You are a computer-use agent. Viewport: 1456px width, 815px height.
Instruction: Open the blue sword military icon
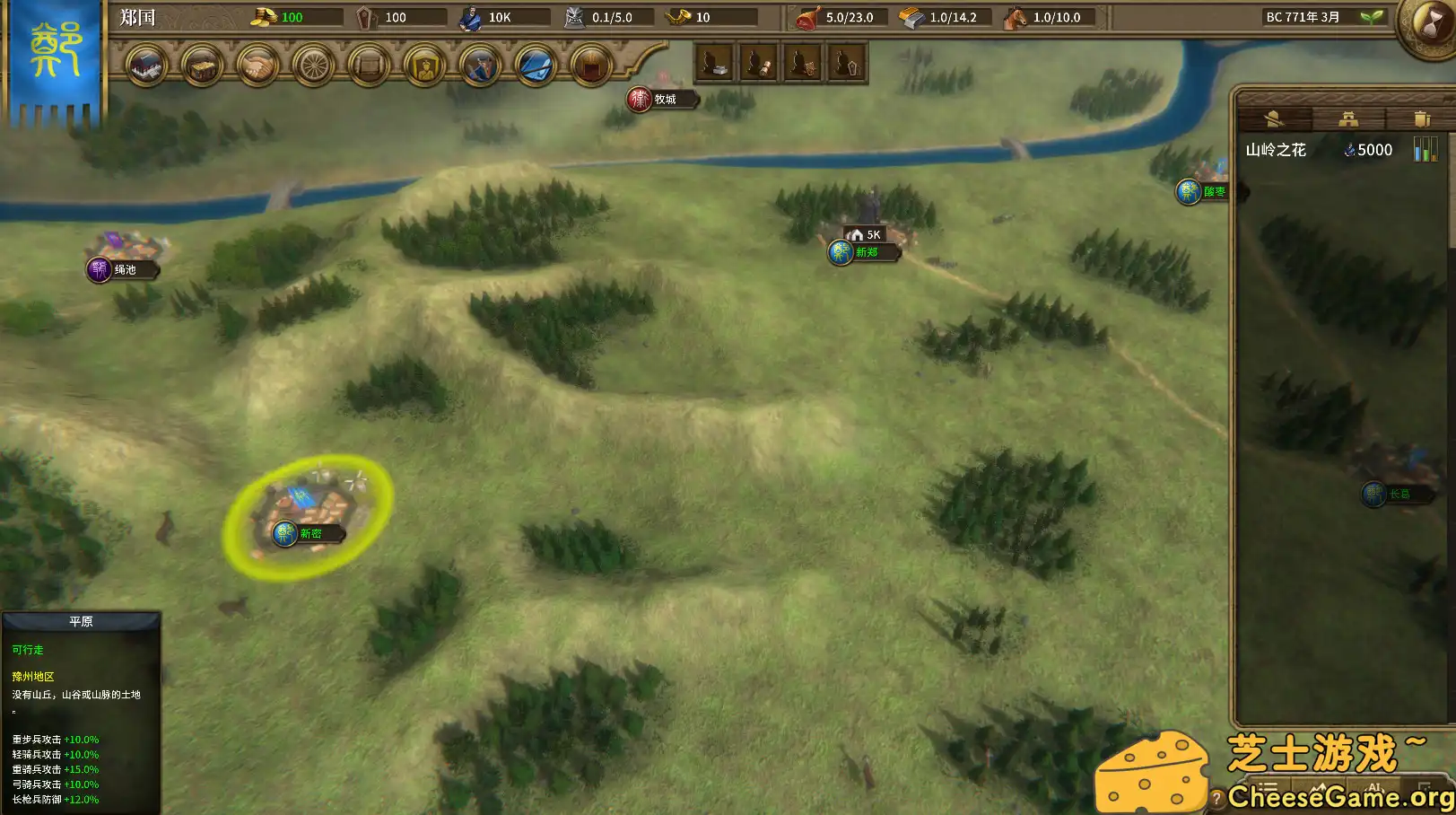(x=536, y=66)
